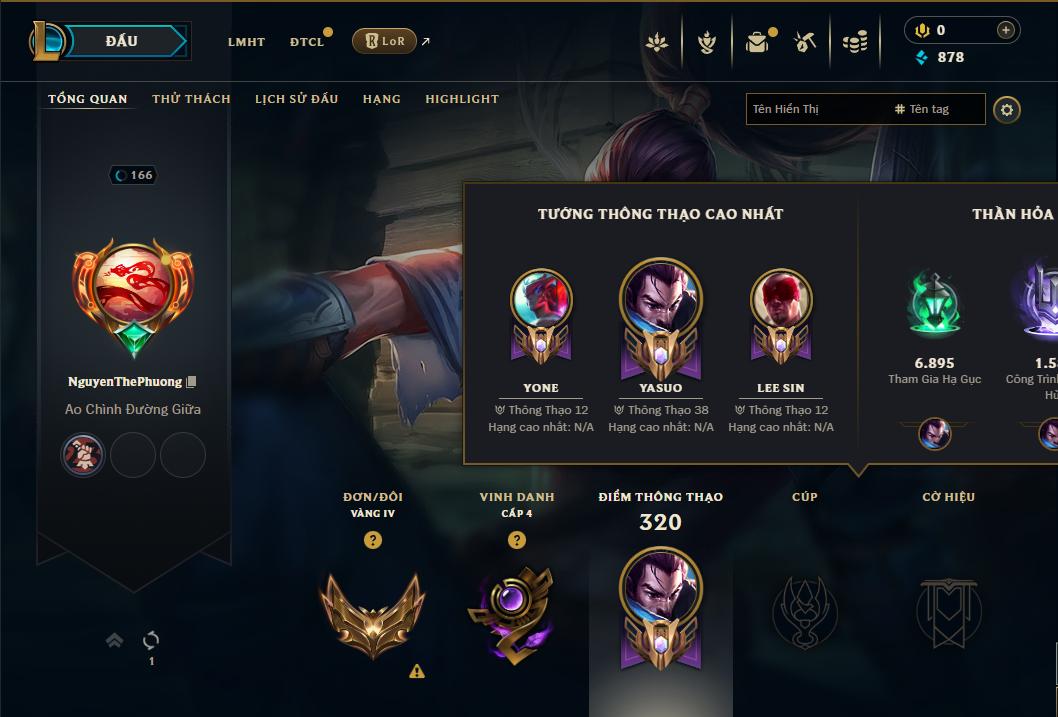The width and height of the screenshot is (1058, 717).
Task: Switch to the Thử Thách tab
Action: coord(191,99)
